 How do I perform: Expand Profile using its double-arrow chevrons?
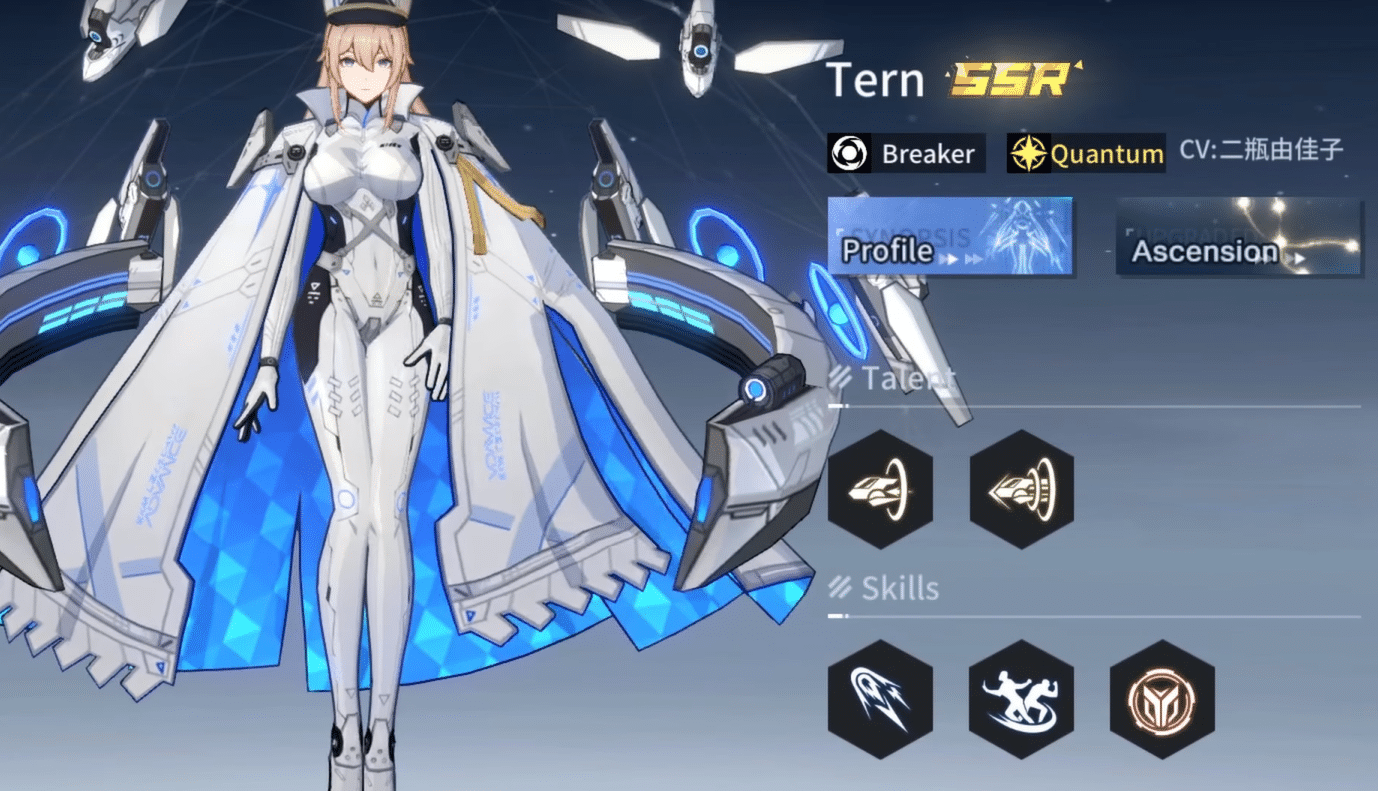[x=963, y=256]
